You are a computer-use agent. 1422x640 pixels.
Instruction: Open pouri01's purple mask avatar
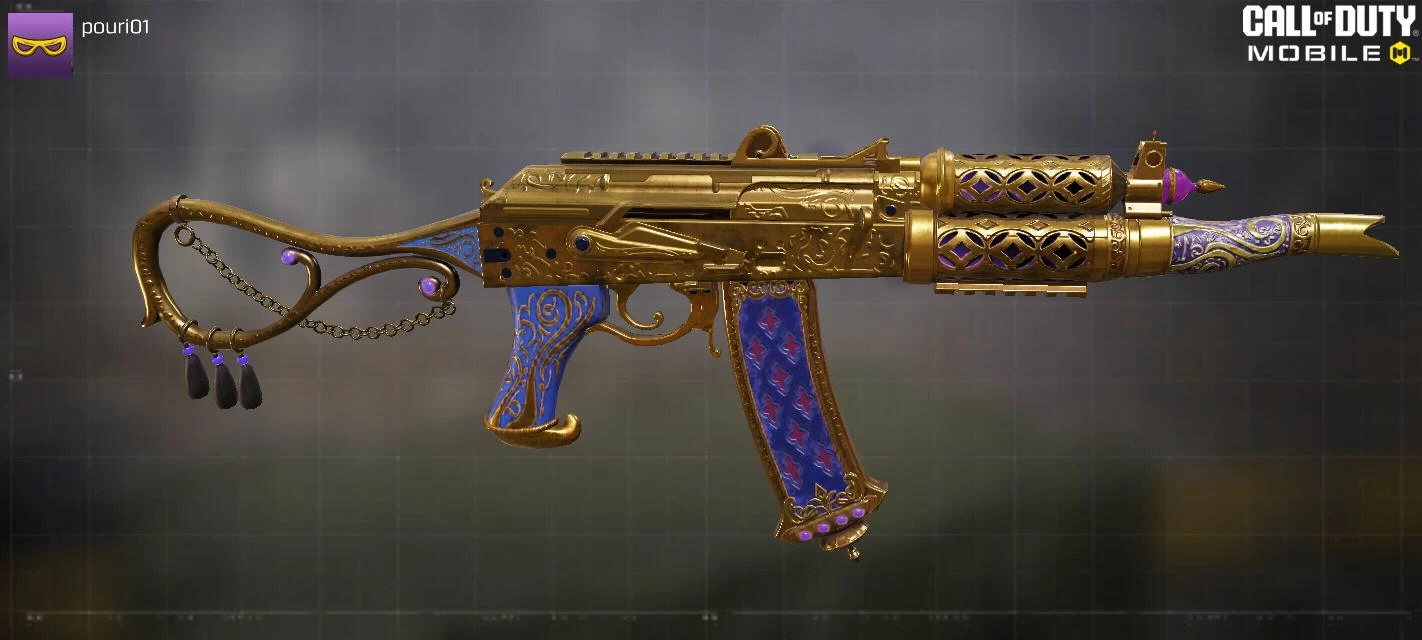tap(40, 45)
